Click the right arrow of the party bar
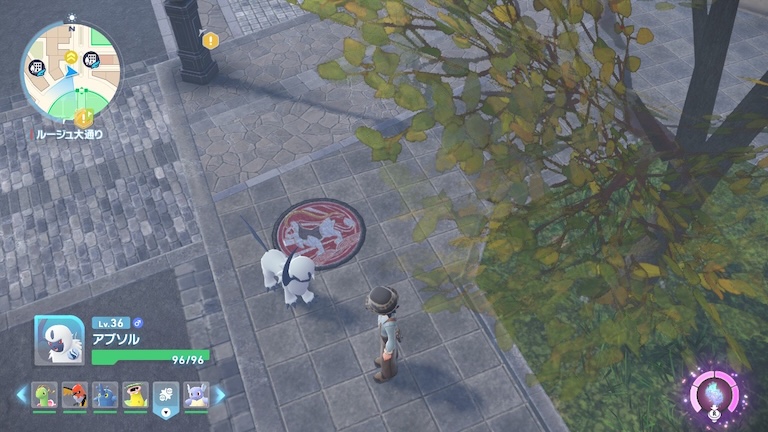Image resolution: width=768 pixels, height=432 pixels. pyautogui.click(x=220, y=395)
